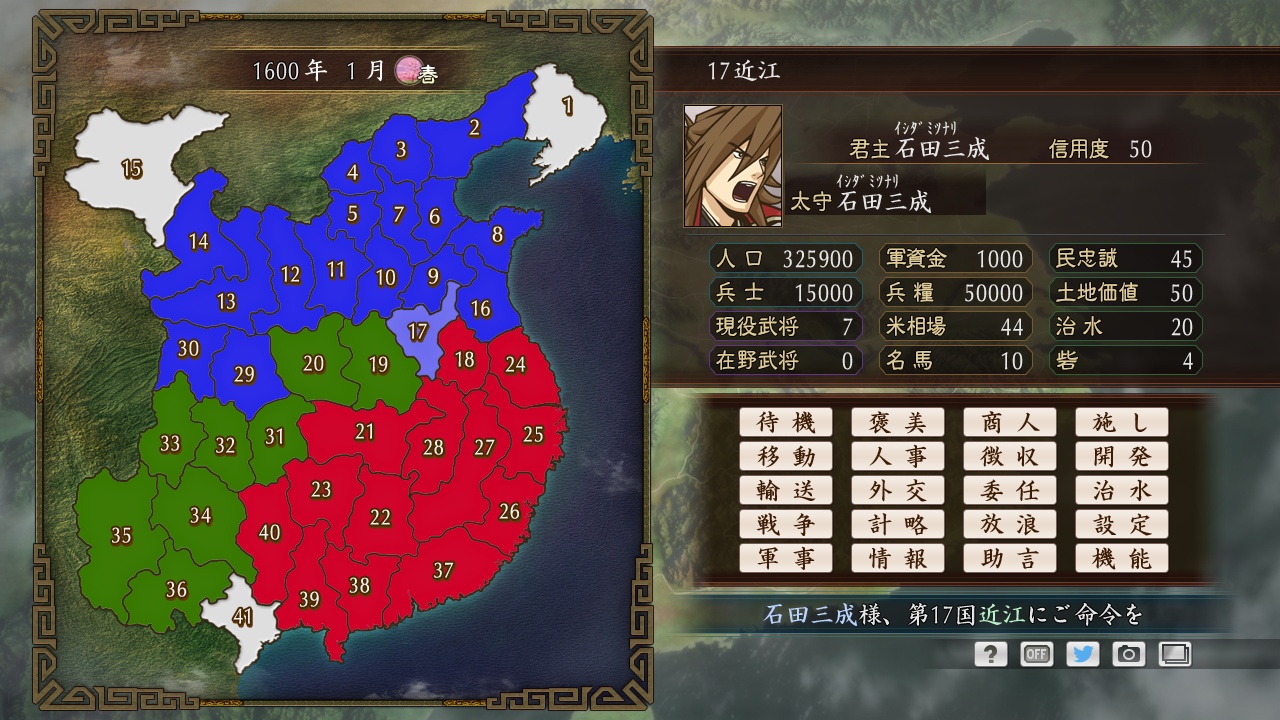This screenshot has height=720, width=1280.
Task: Open the 設定 (Settings) menu
Action: 1122,524
